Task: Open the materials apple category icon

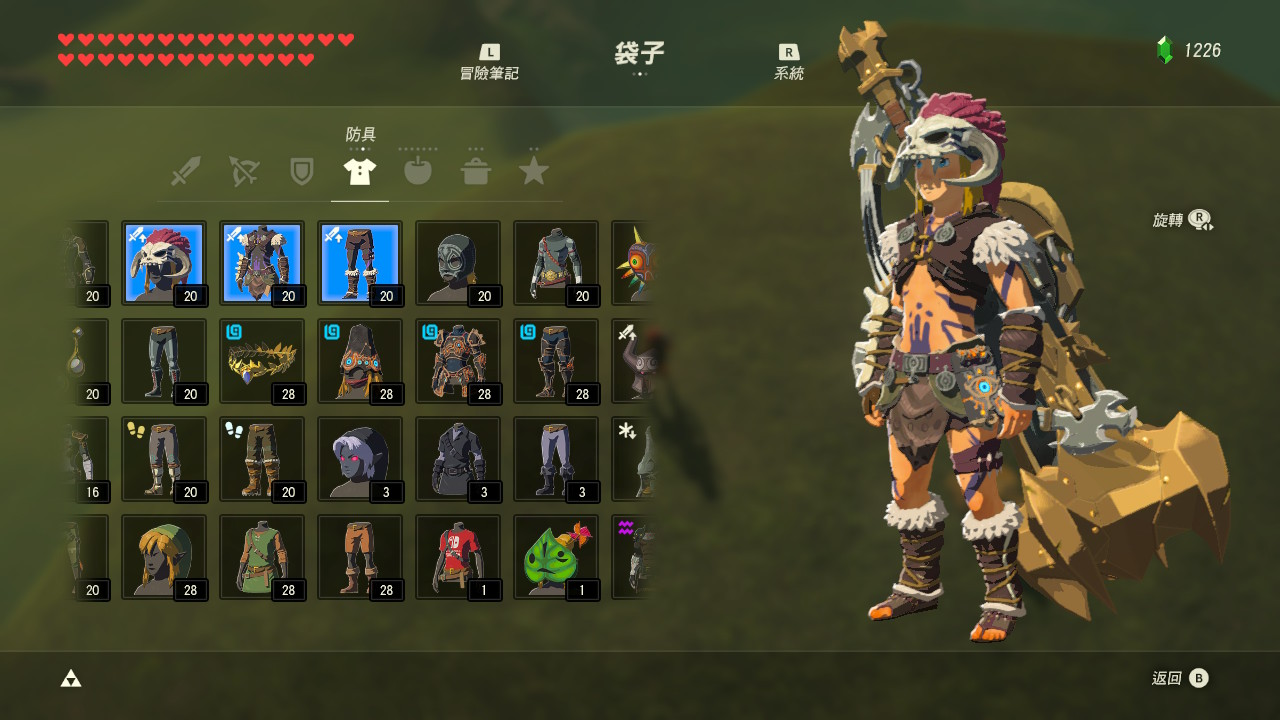Action: (x=417, y=170)
